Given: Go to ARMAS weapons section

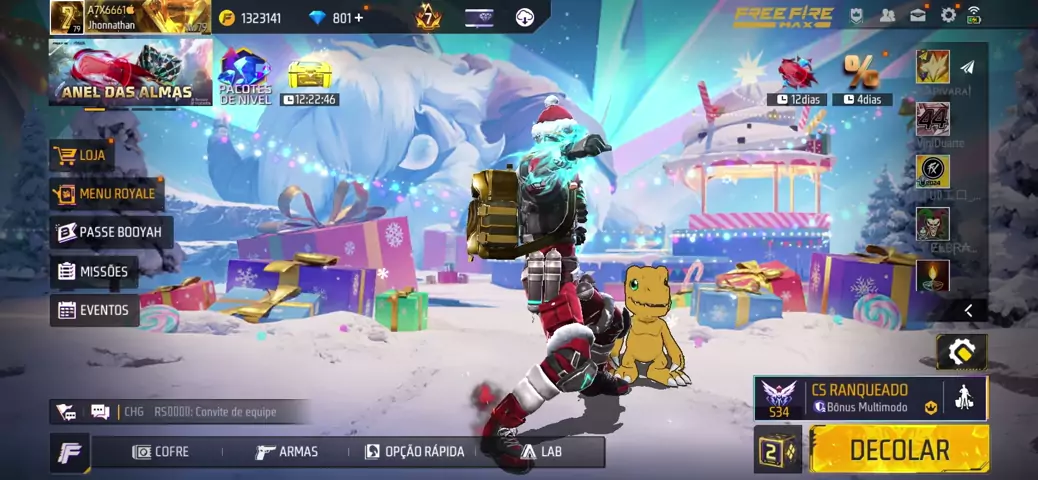Looking at the screenshot, I should (x=287, y=452).
